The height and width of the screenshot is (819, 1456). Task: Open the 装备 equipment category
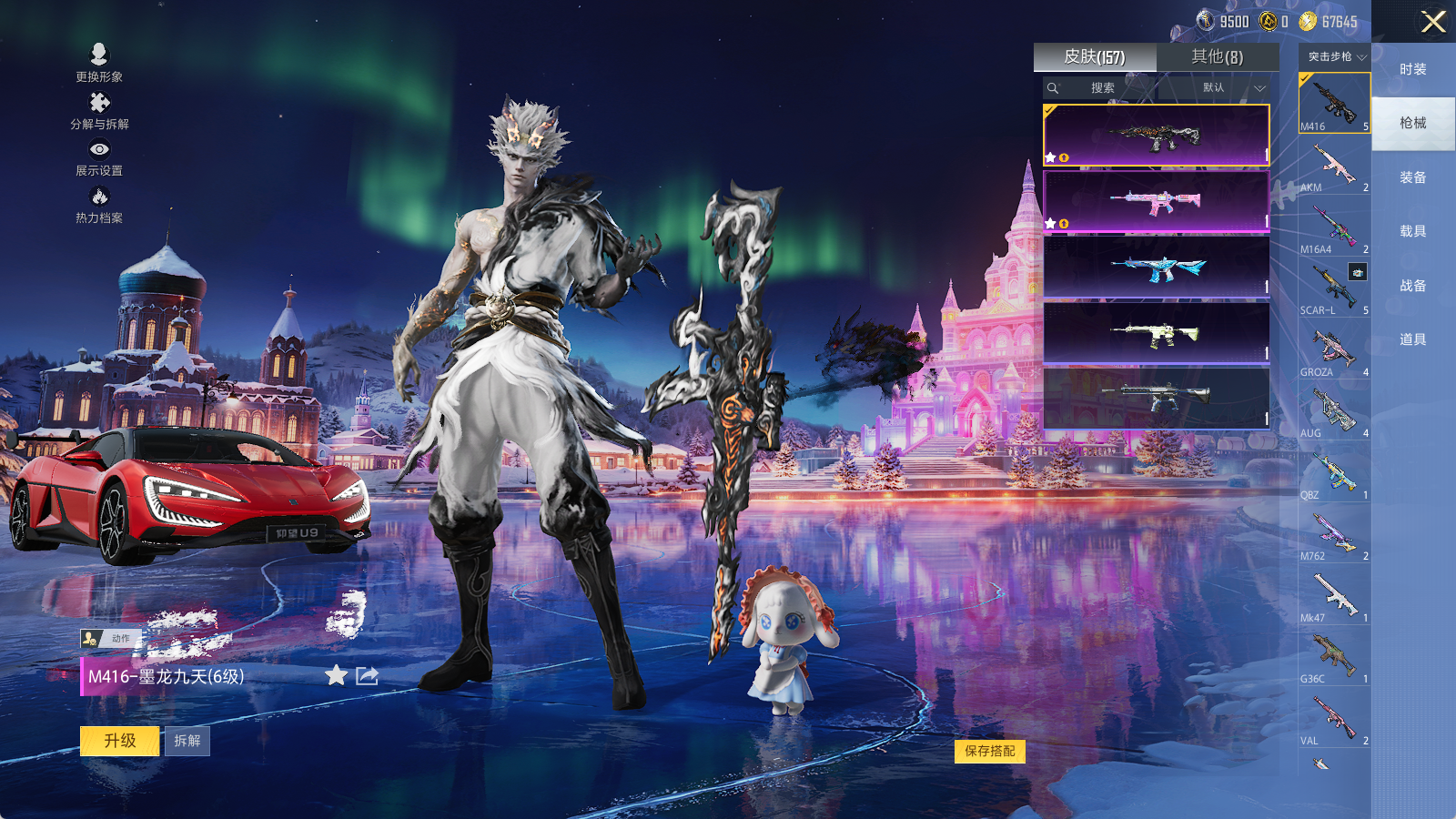pyautogui.click(x=1412, y=177)
